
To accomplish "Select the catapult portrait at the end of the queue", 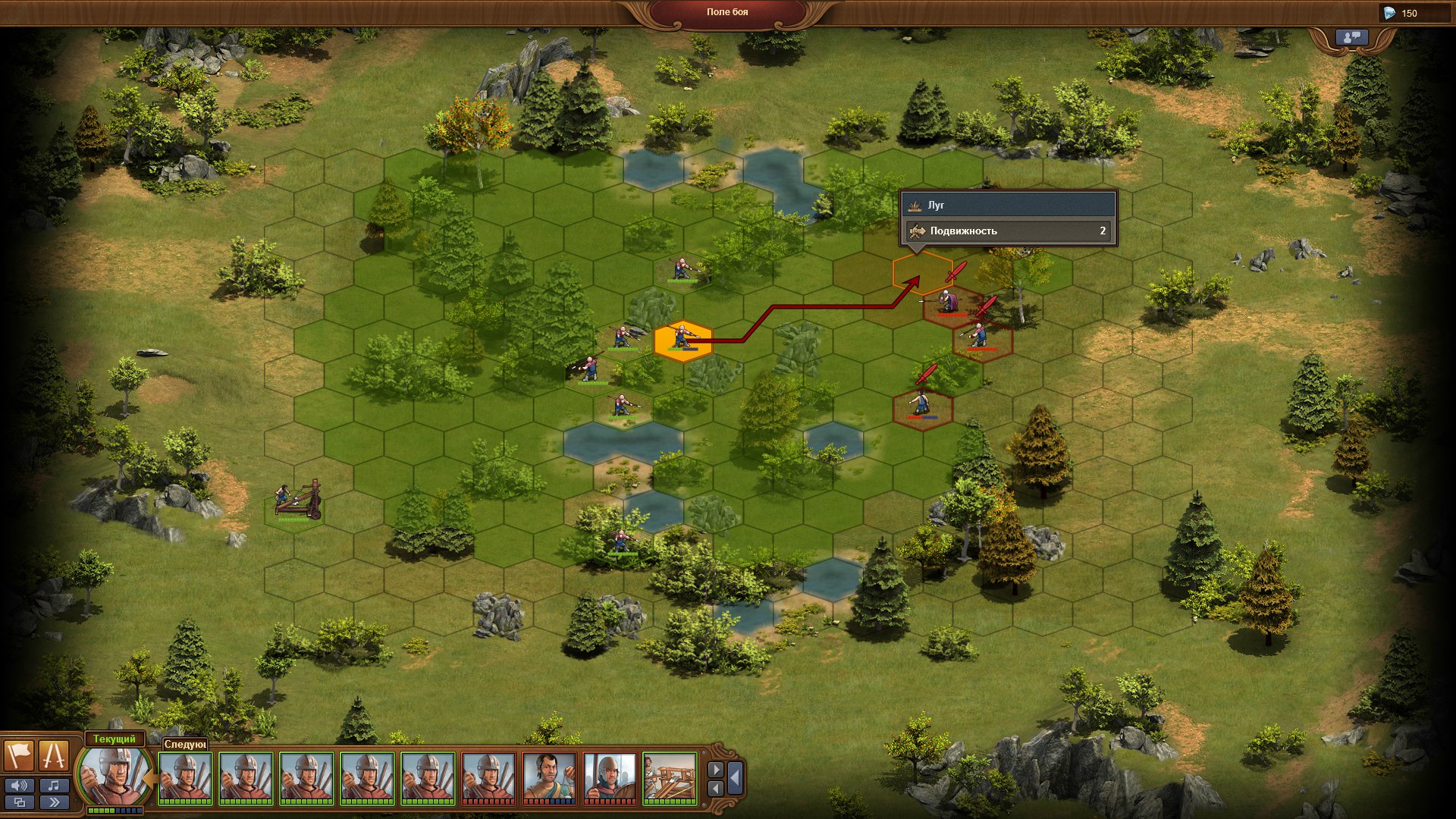I will tap(670, 778).
